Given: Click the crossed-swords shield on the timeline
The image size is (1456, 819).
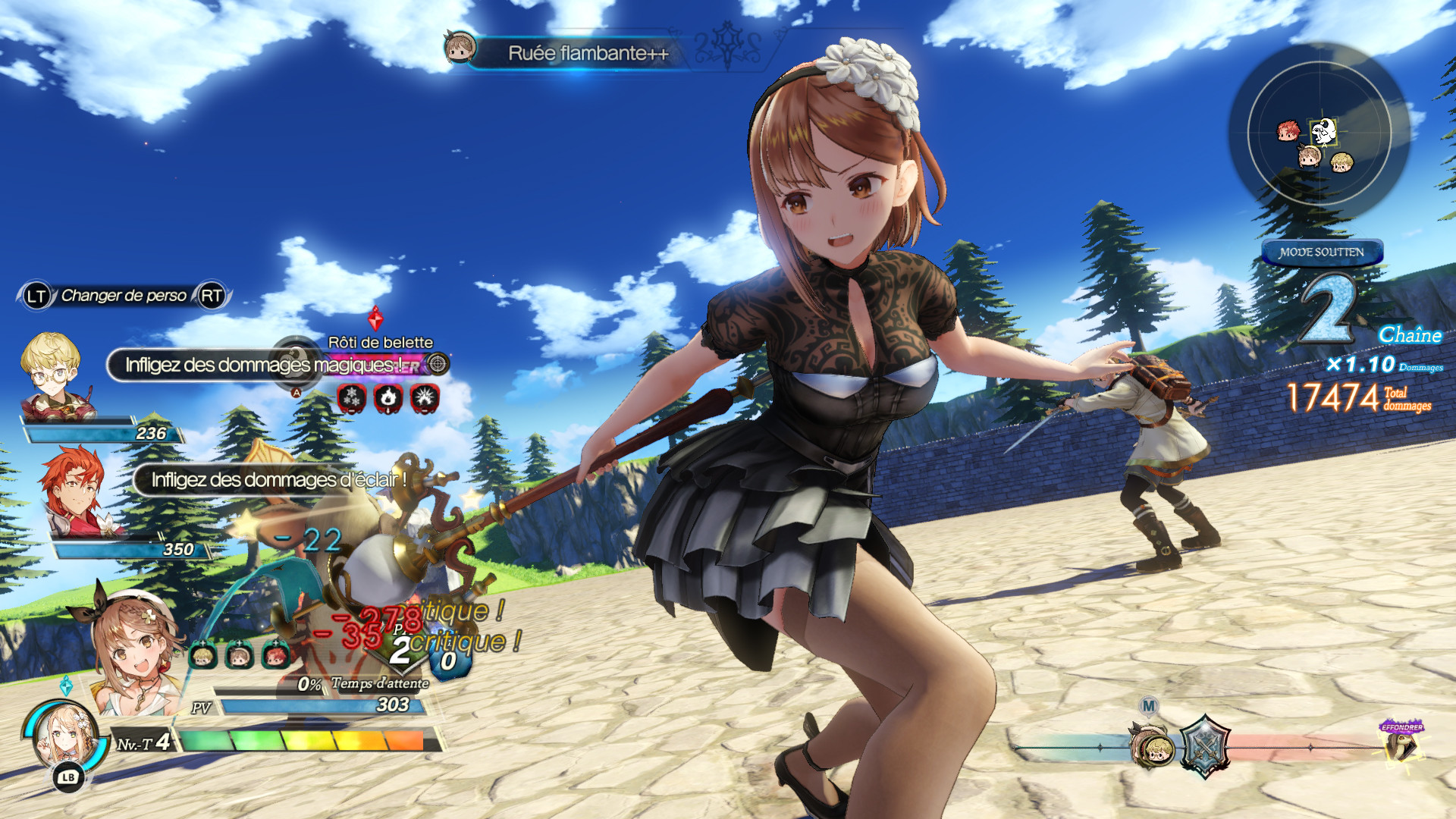Looking at the screenshot, I should [1204, 747].
